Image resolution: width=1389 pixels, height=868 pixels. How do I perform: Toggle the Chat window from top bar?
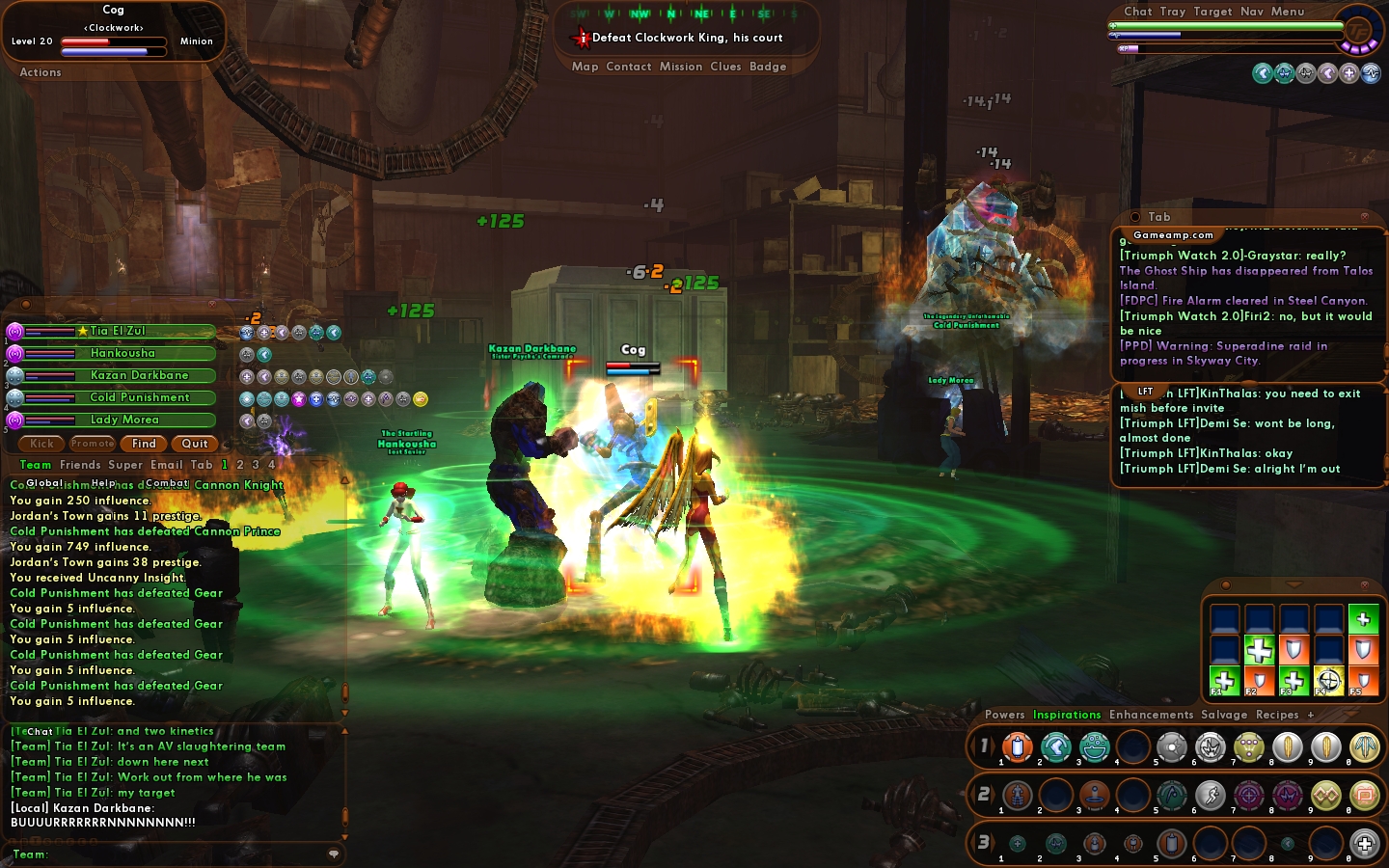coord(1137,12)
